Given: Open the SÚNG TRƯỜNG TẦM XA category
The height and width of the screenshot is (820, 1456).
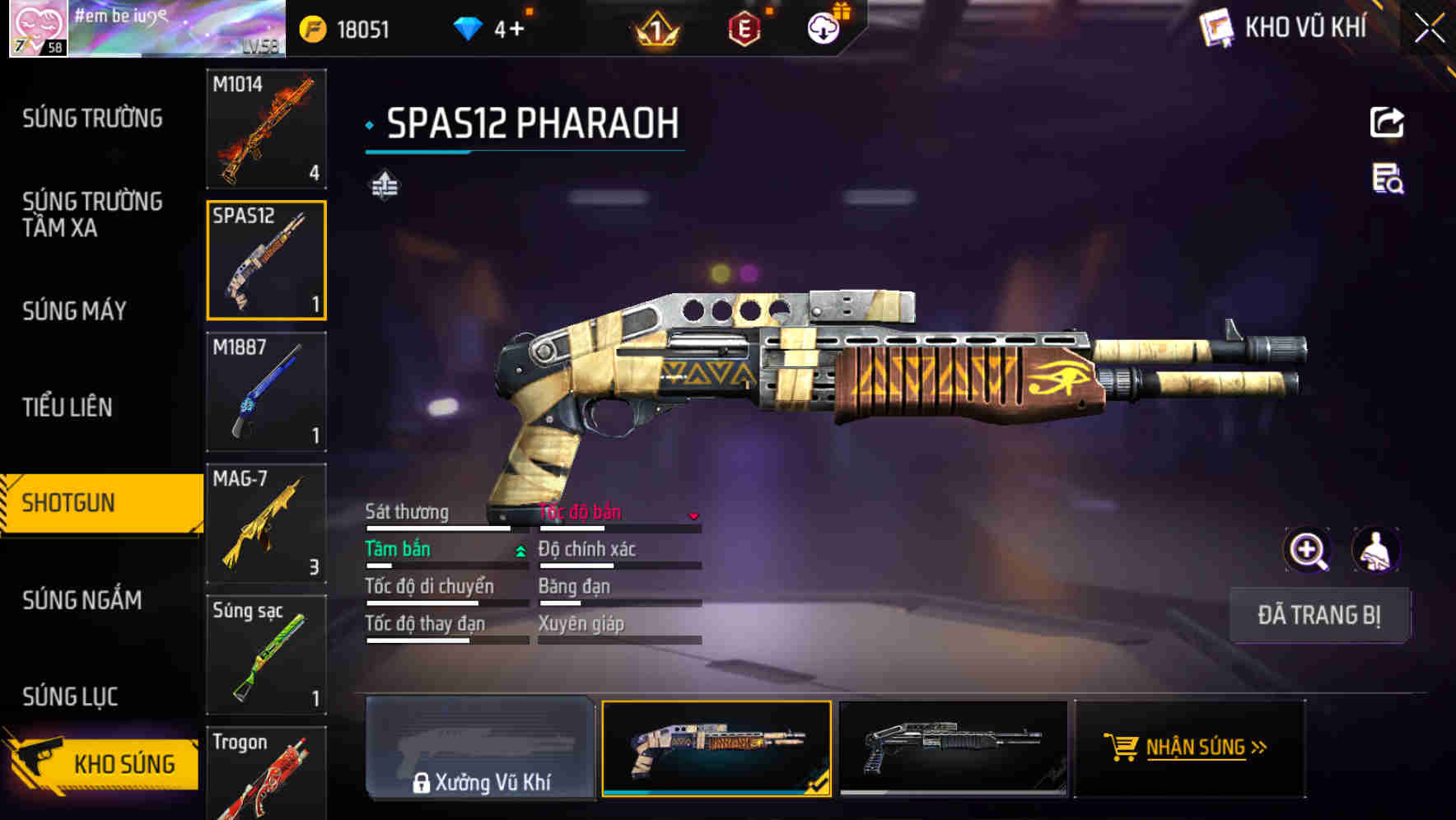Looking at the screenshot, I should coord(92,214).
